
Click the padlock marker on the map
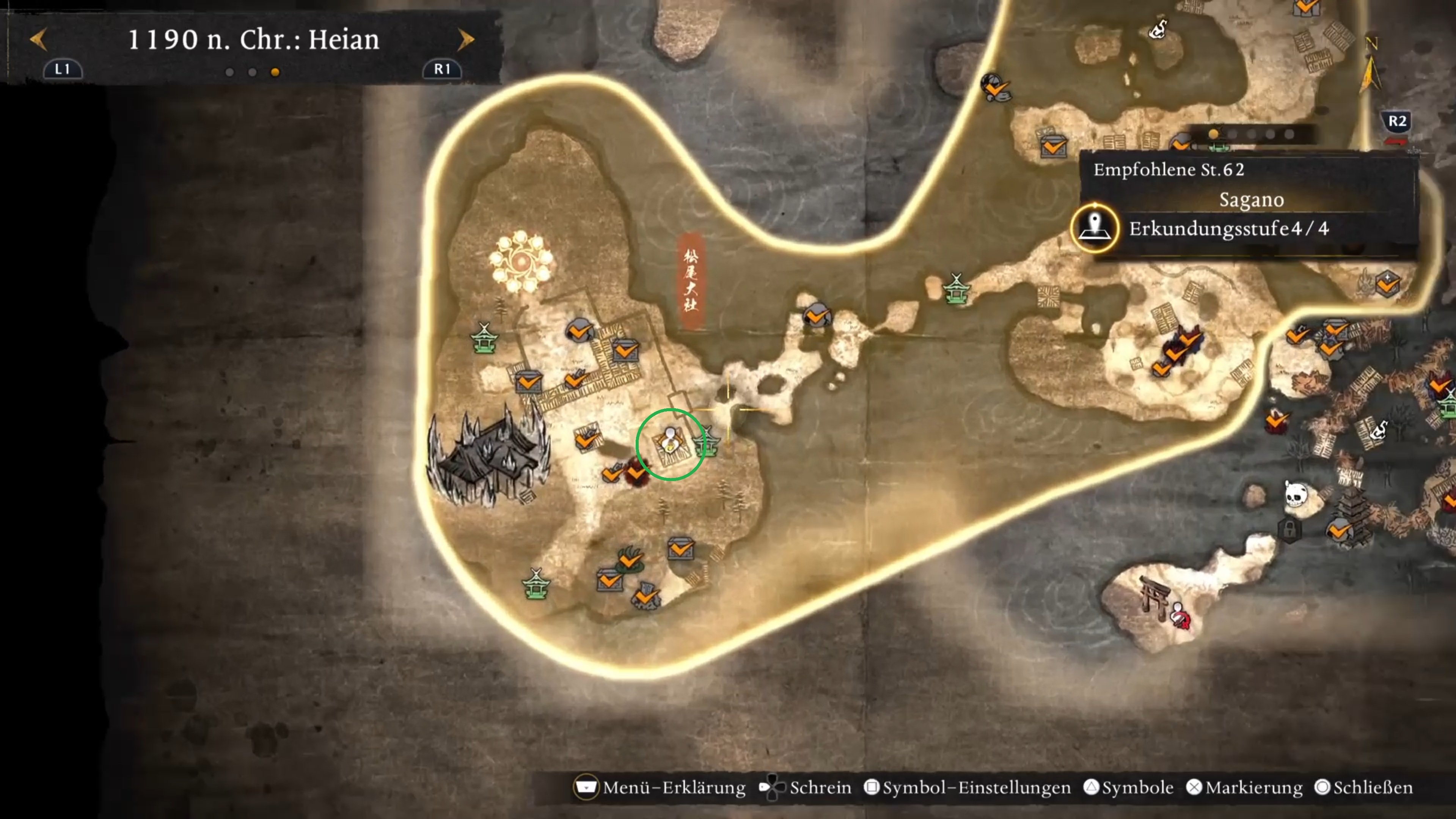1289,530
